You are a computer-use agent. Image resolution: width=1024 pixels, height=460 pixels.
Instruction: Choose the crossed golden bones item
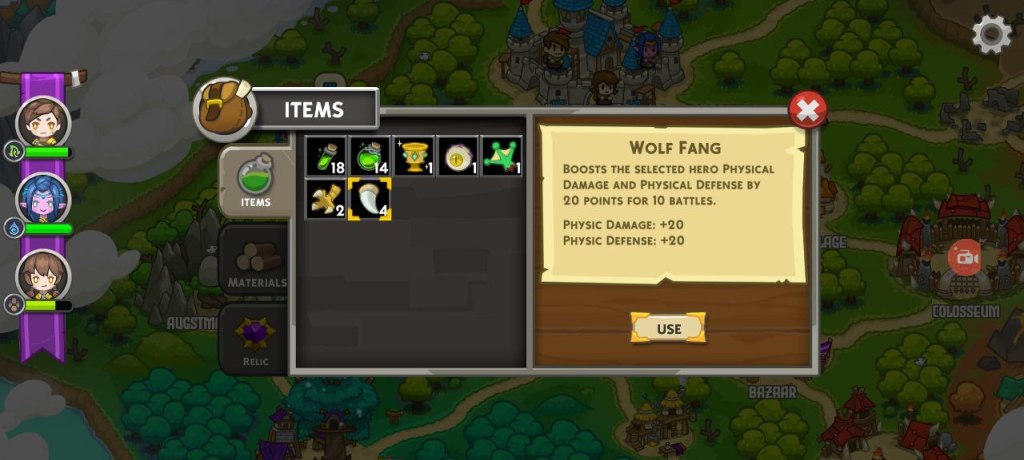(x=325, y=199)
